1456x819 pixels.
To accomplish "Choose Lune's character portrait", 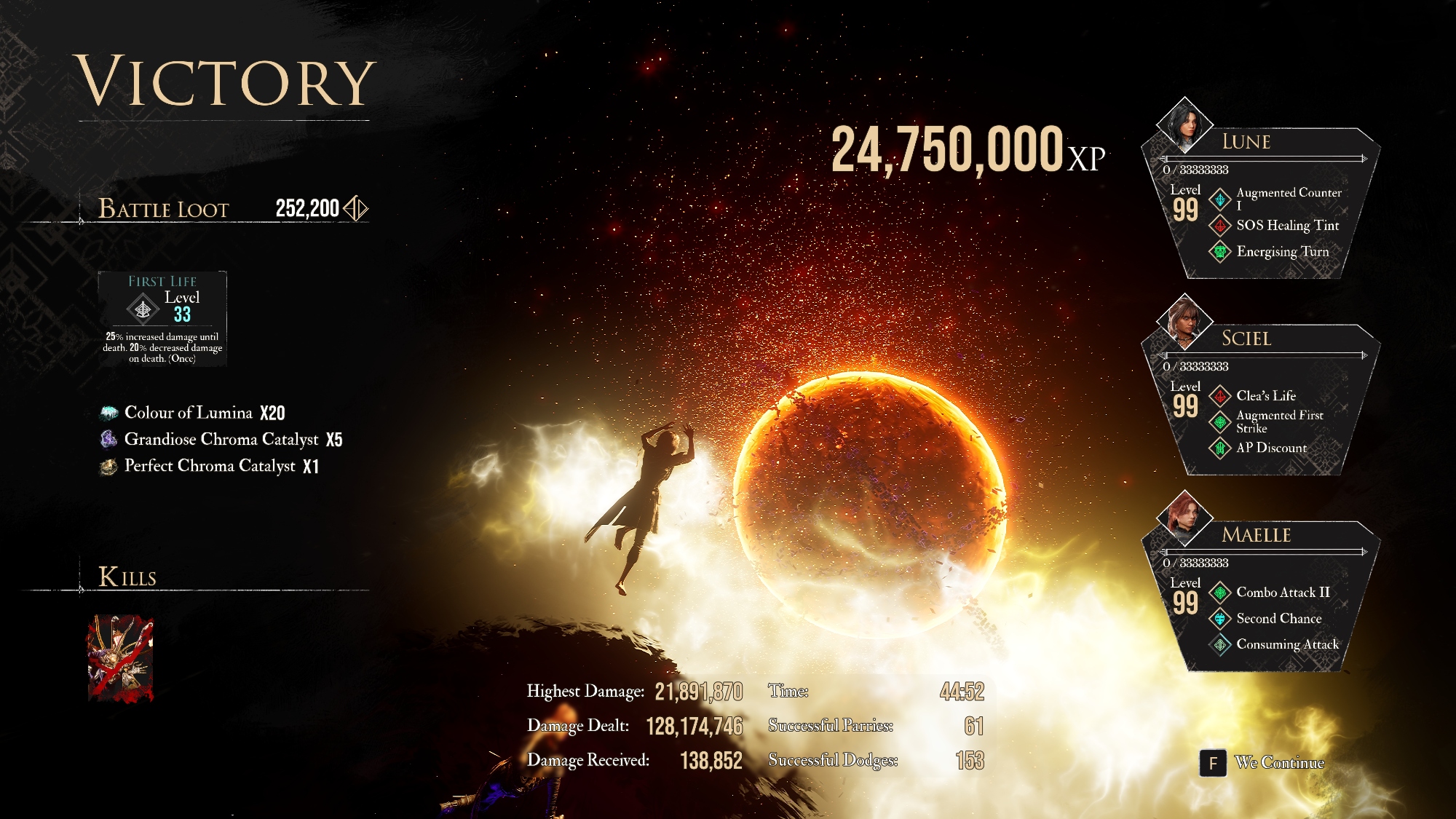I will [1184, 124].
